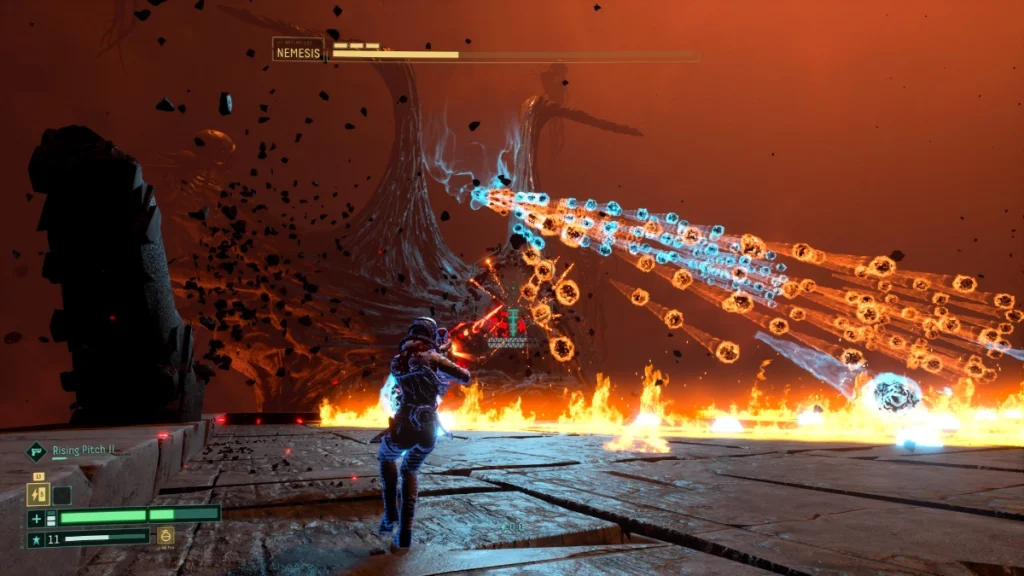The image size is (1024, 576).
Task: Click the Nemesis boss name plate
Action: 298,49
